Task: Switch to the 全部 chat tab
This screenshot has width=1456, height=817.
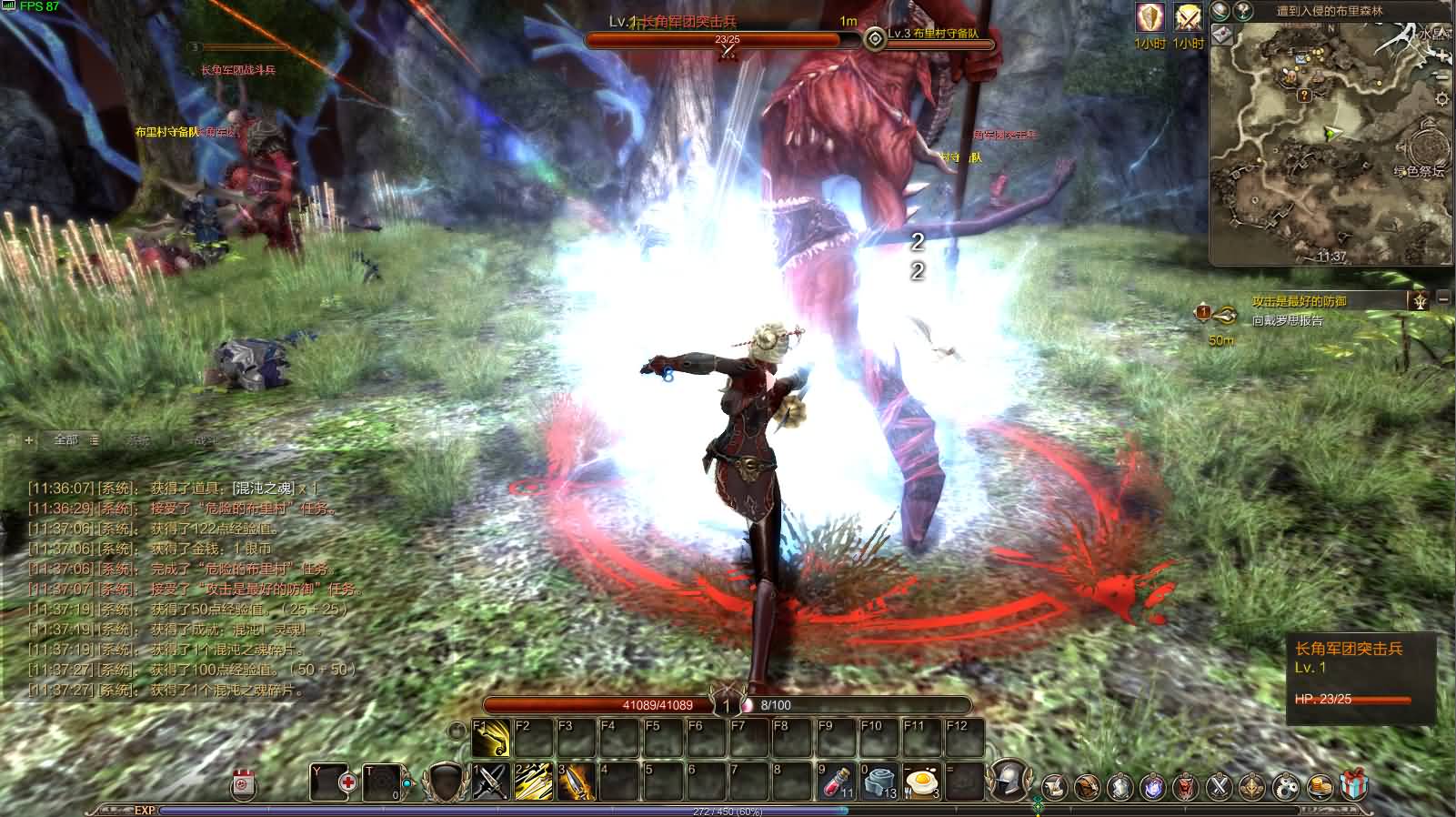Action: (x=65, y=440)
